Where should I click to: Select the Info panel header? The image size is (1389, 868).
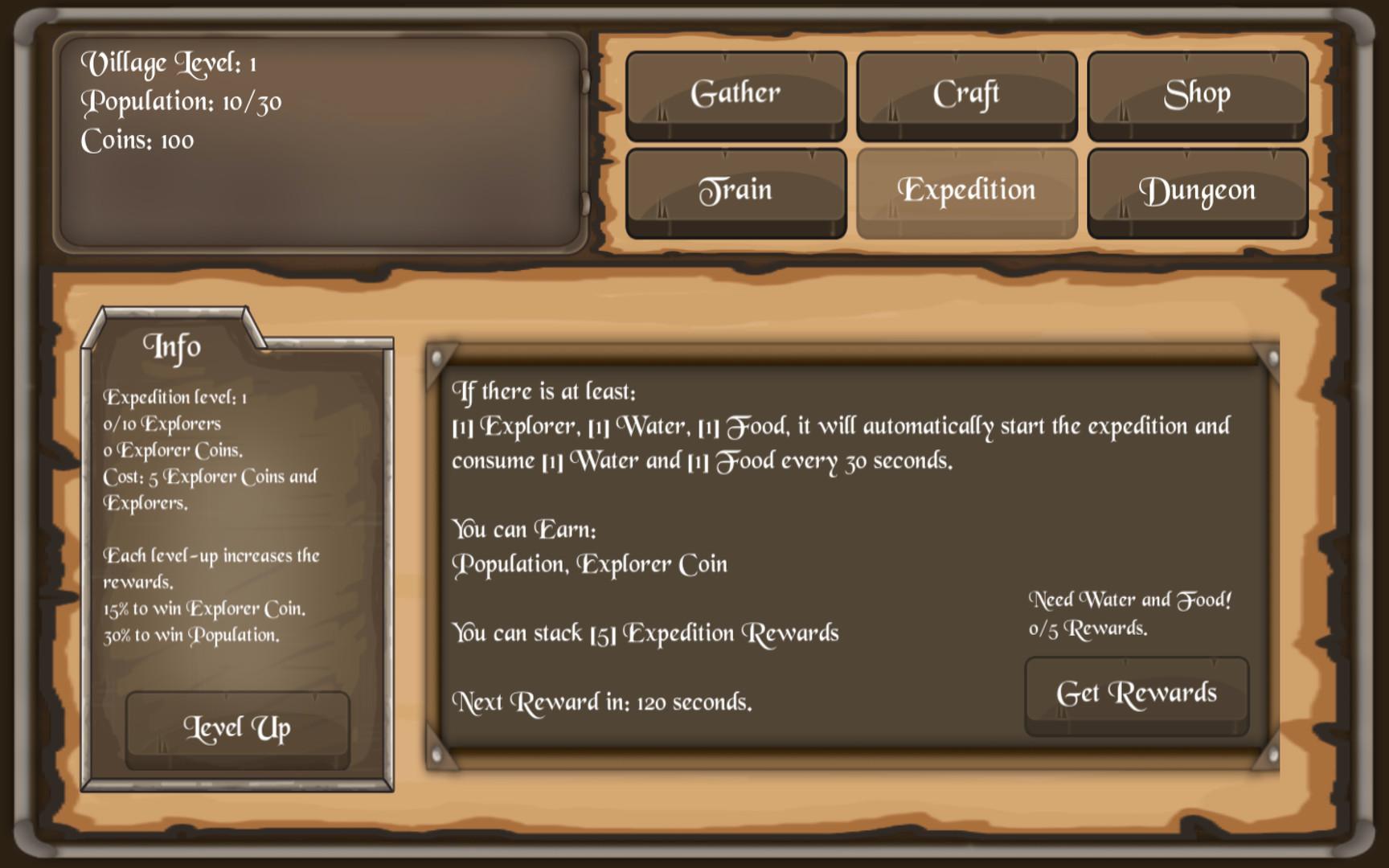174,347
